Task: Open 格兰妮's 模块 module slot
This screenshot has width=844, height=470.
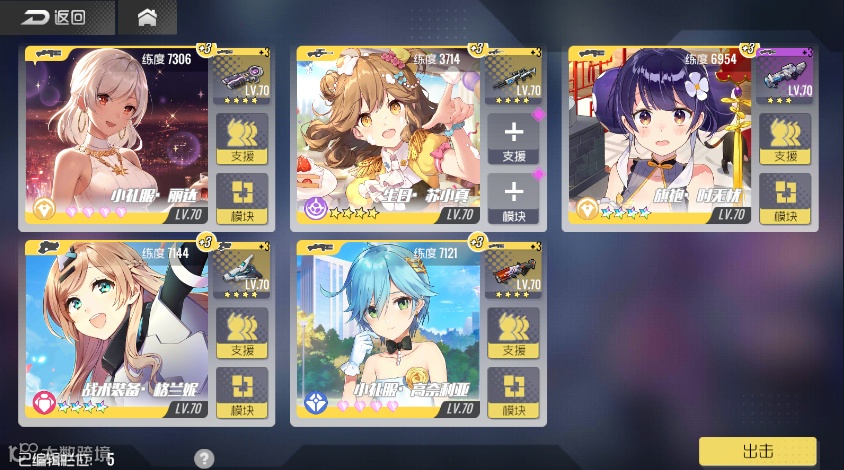Action: point(242,392)
